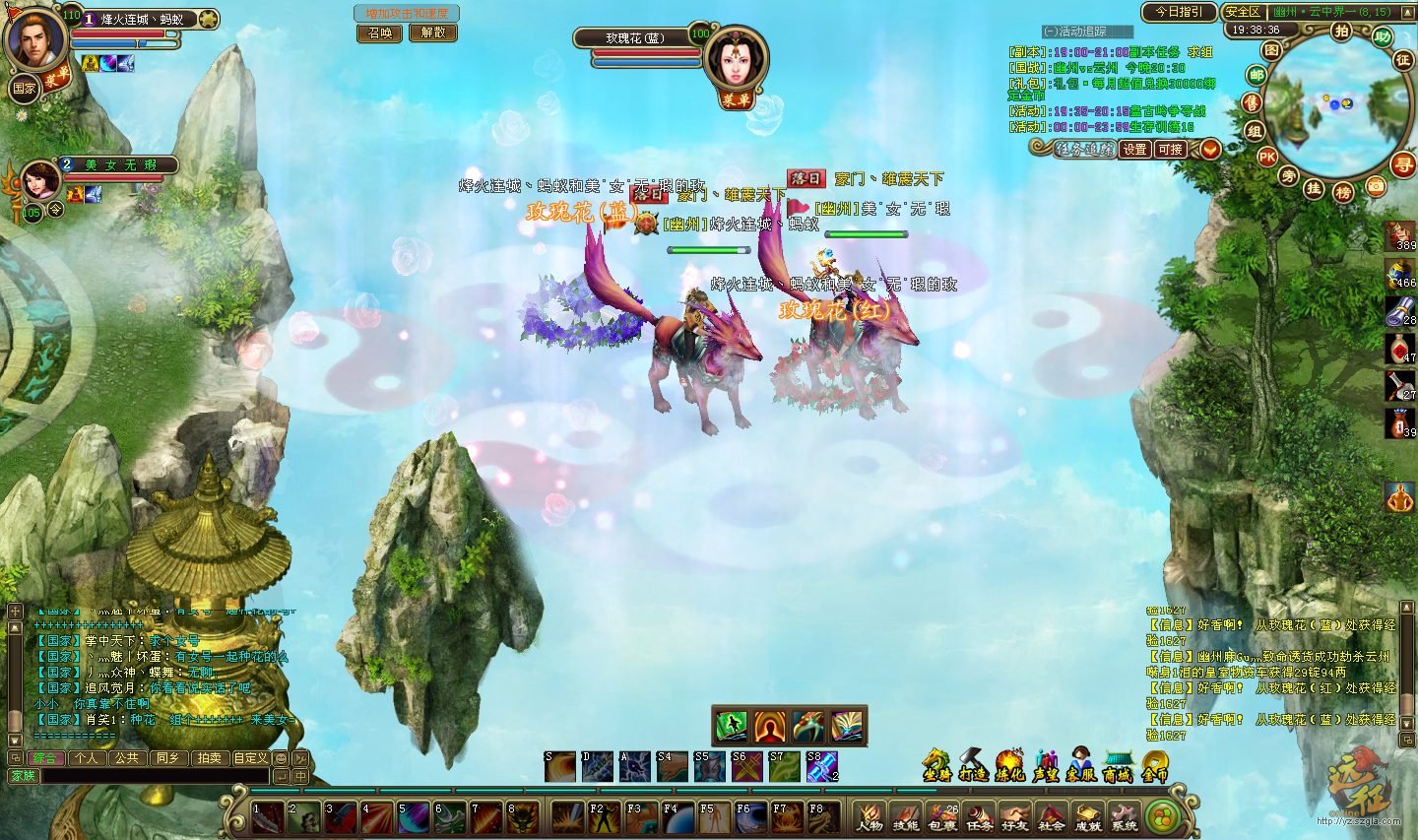This screenshot has width=1418, height=840.
Task: Toggle the PK mode button
Action: tap(1267, 157)
